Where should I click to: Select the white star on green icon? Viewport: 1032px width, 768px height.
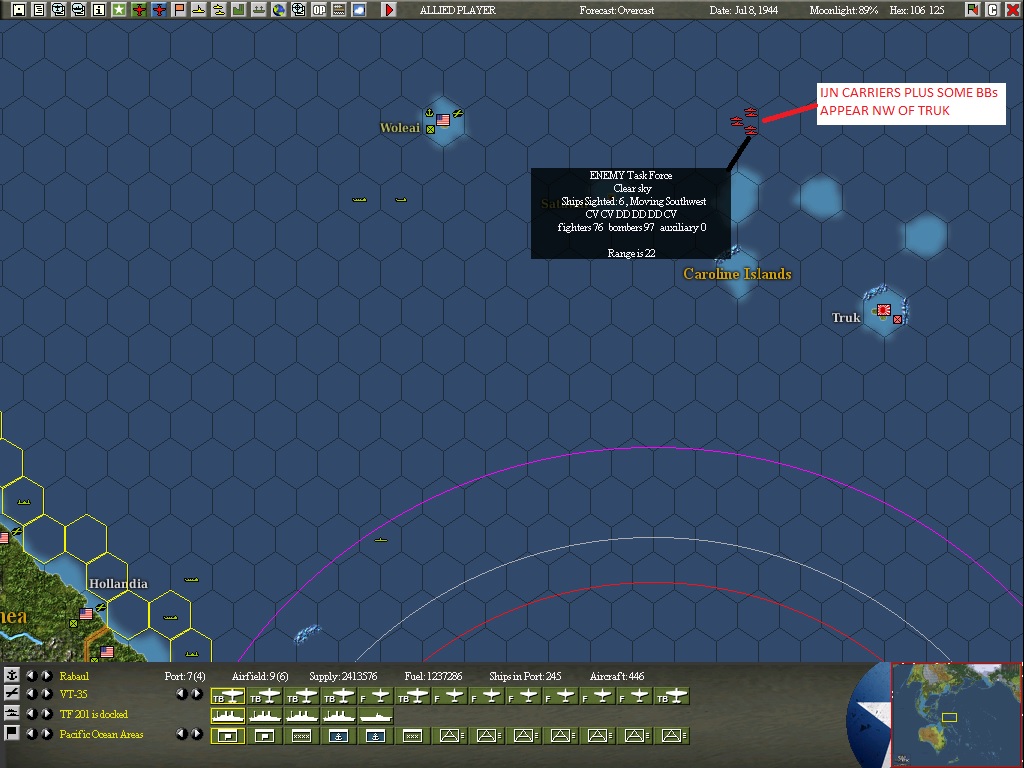click(x=118, y=10)
